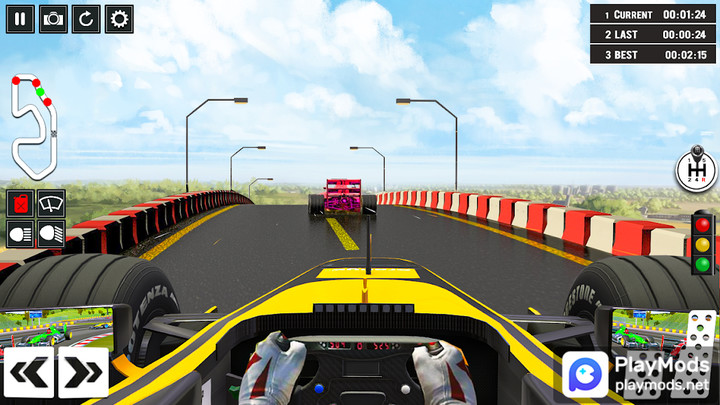Viewport: 720px width, 405px height.
Task: Tap the circular arrow restart button
Action: pyautogui.click(x=86, y=18)
